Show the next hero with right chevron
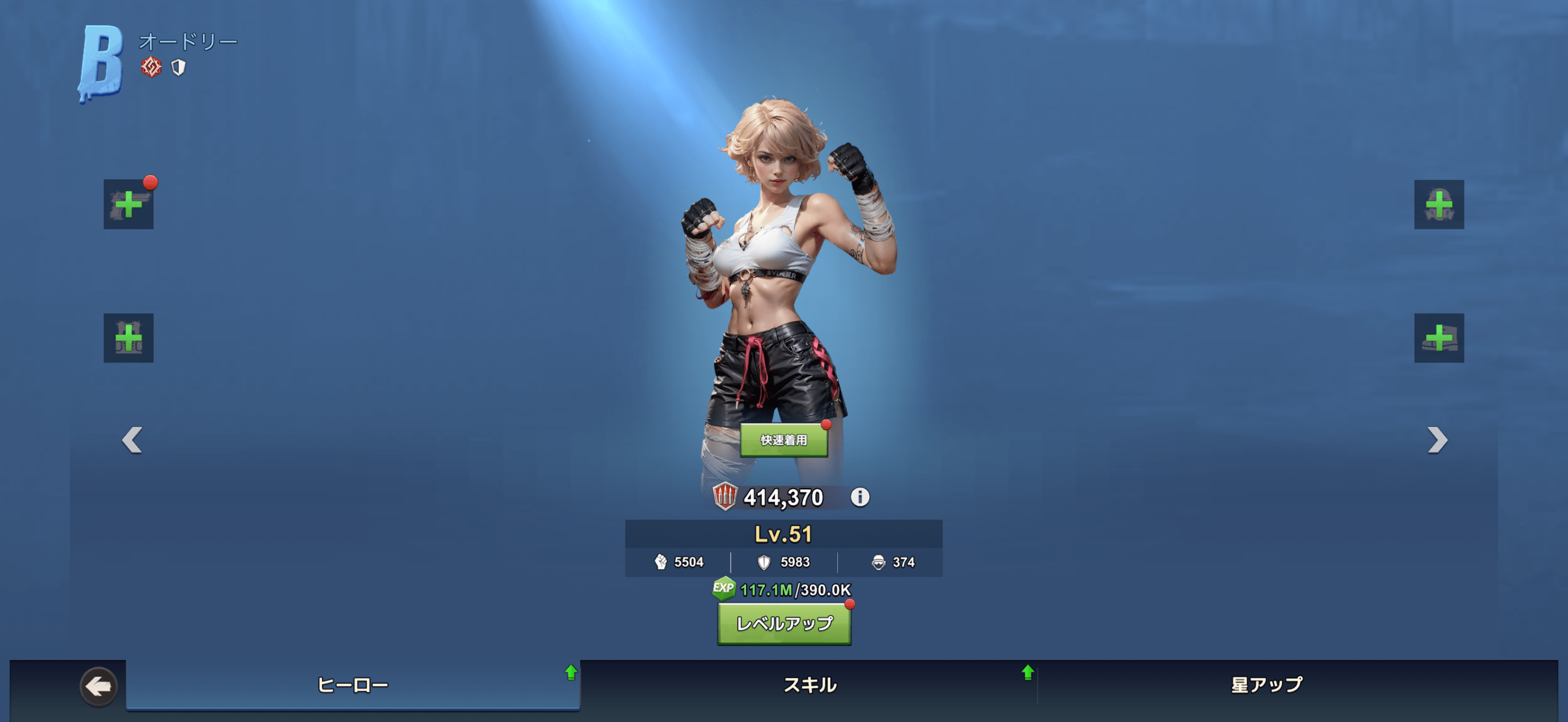Viewport: 1568px width, 722px height. pyautogui.click(x=1437, y=440)
